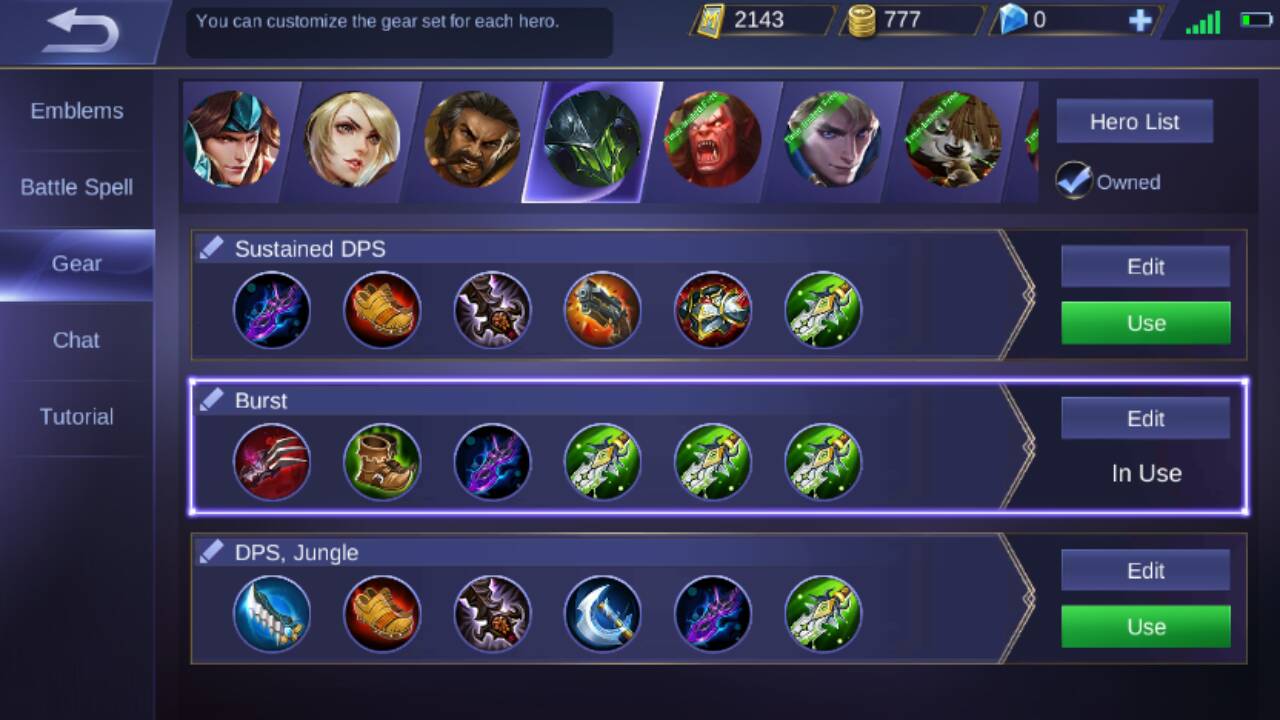Open the Hero List
Screen dimensions: 1280x720
(x=1134, y=121)
